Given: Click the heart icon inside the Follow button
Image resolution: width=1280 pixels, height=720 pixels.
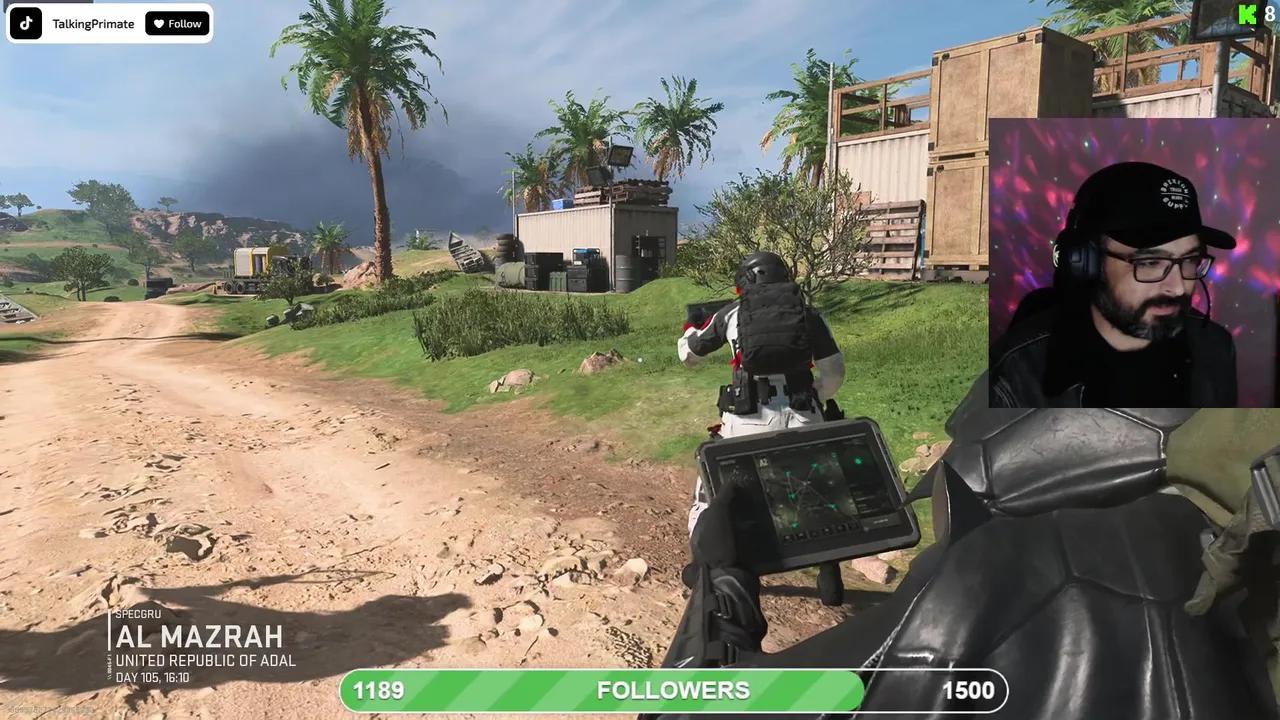Looking at the screenshot, I should coord(157,22).
